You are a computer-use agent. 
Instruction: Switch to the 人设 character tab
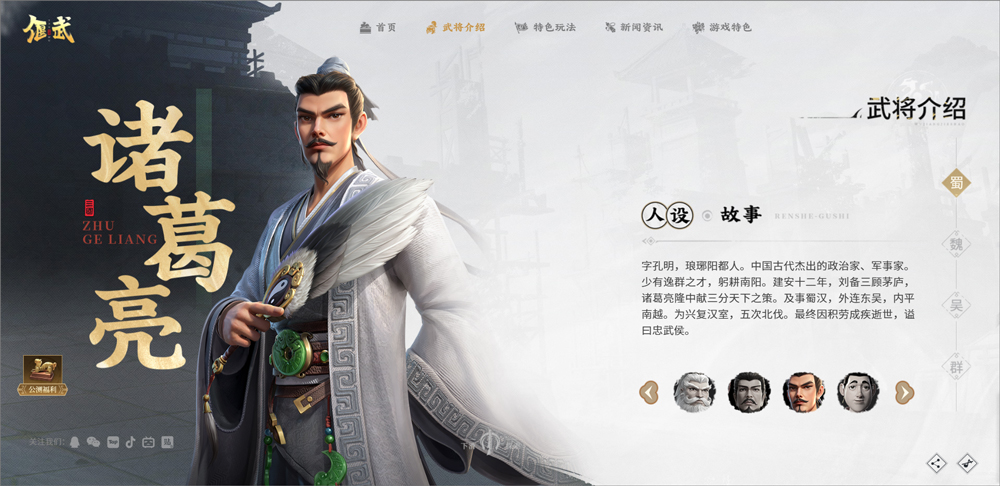[x=666, y=215]
